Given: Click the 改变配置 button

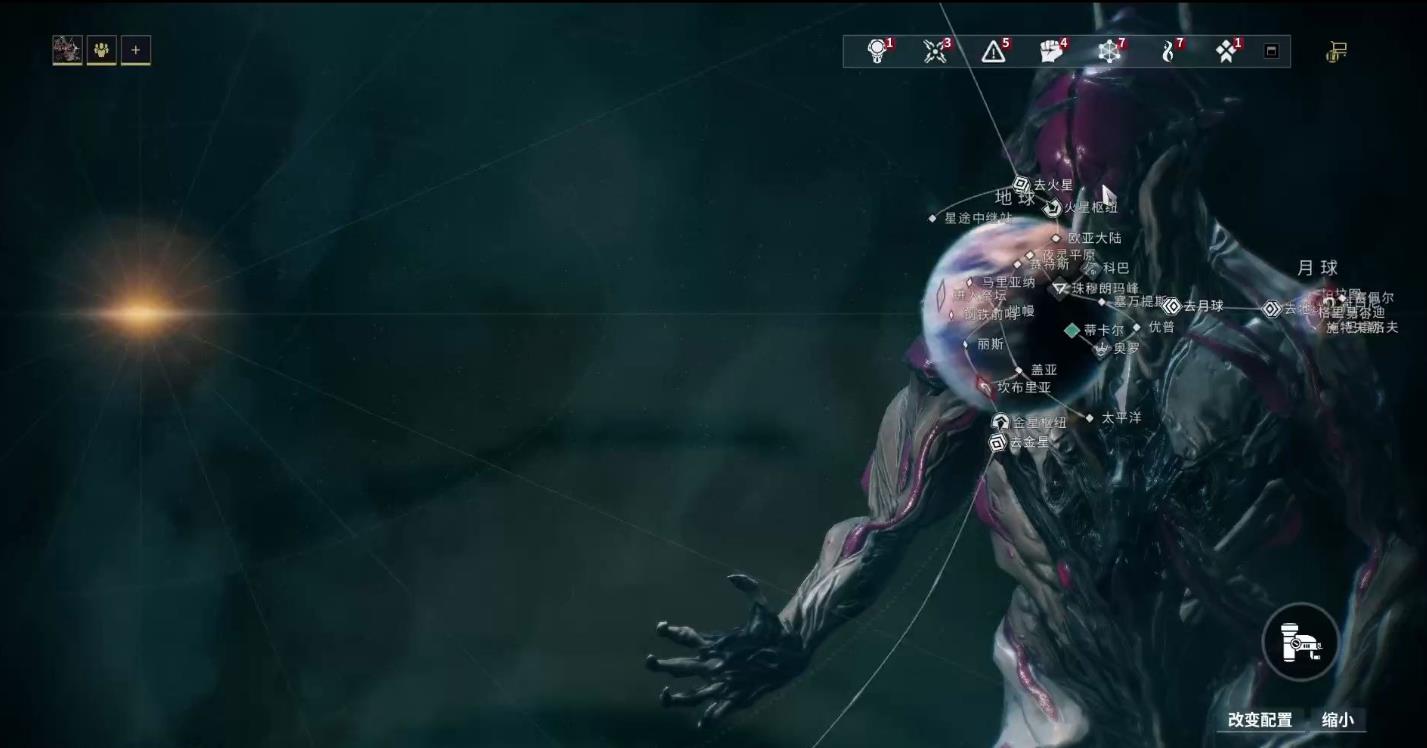Looking at the screenshot, I should 1259,720.
